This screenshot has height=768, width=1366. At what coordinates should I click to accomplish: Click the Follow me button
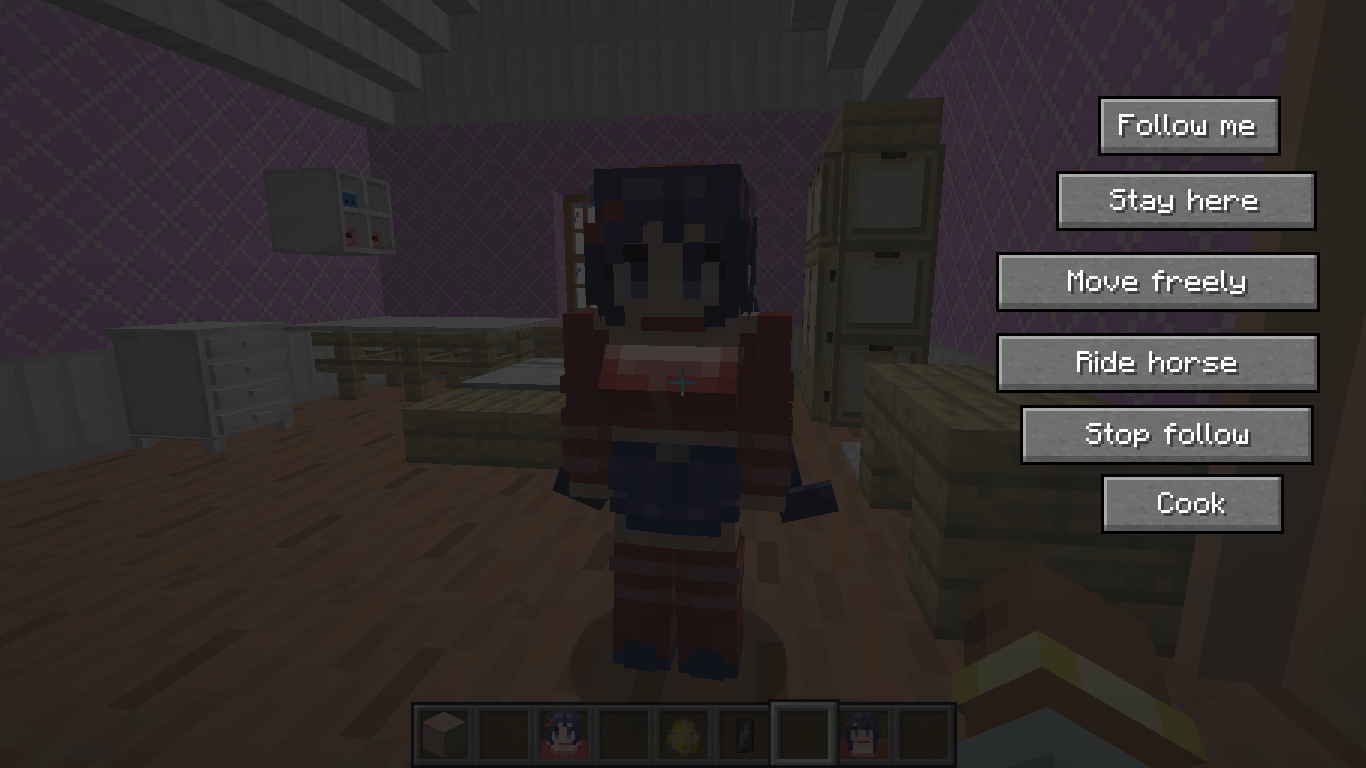(x=1188, y=125)
